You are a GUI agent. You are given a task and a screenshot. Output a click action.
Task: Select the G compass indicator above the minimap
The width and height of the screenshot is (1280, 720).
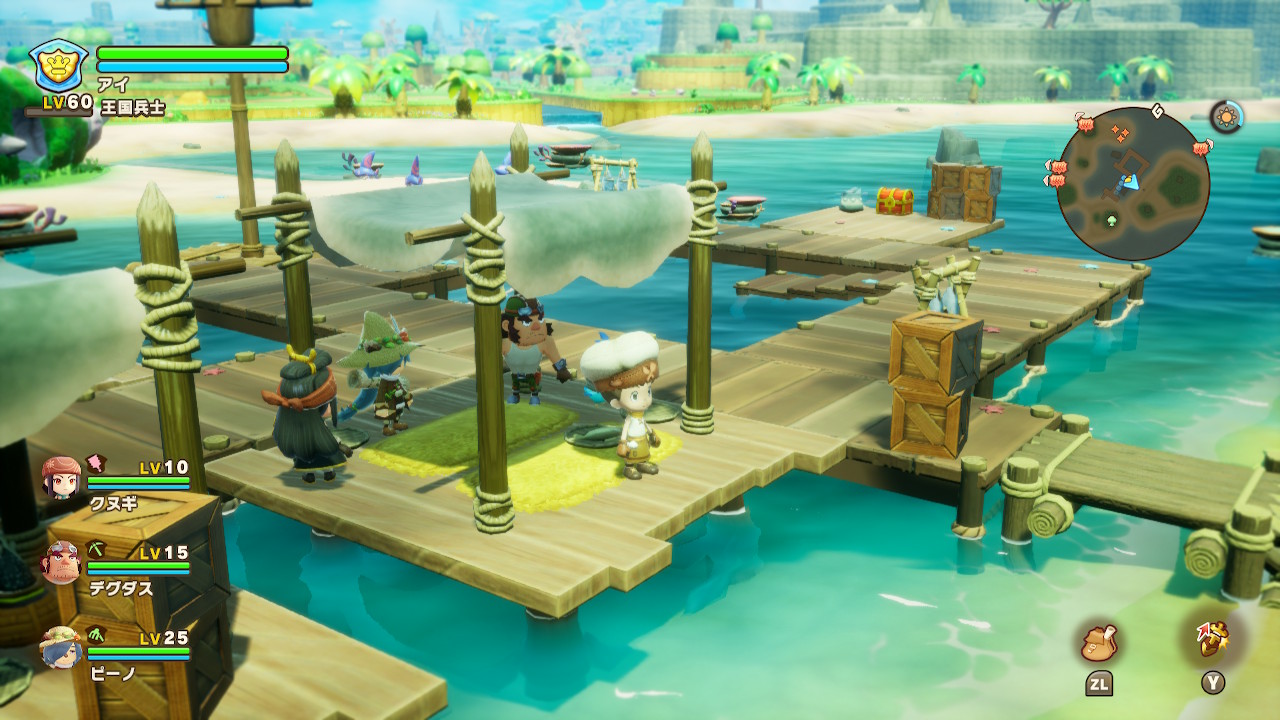tap(1157, 110)
